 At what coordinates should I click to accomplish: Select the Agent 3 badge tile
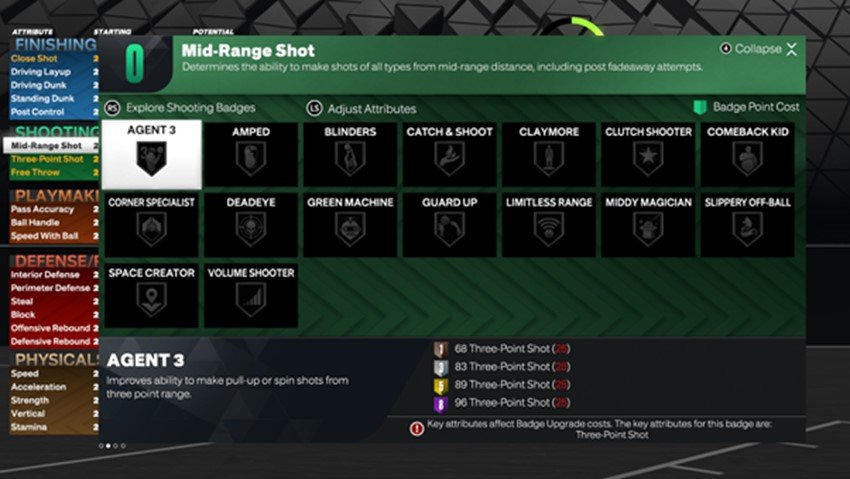(x=153, y=155)
